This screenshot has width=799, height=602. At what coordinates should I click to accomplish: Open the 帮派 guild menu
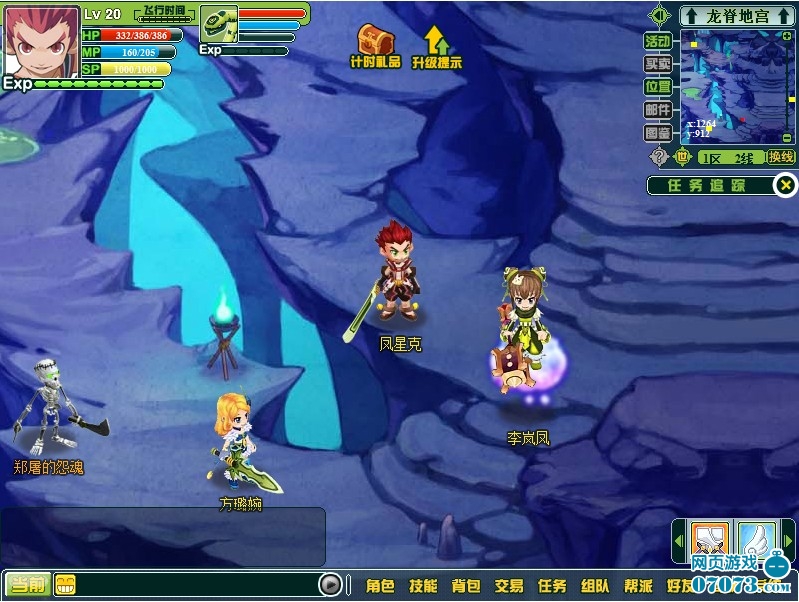click(x=638, y=586)
